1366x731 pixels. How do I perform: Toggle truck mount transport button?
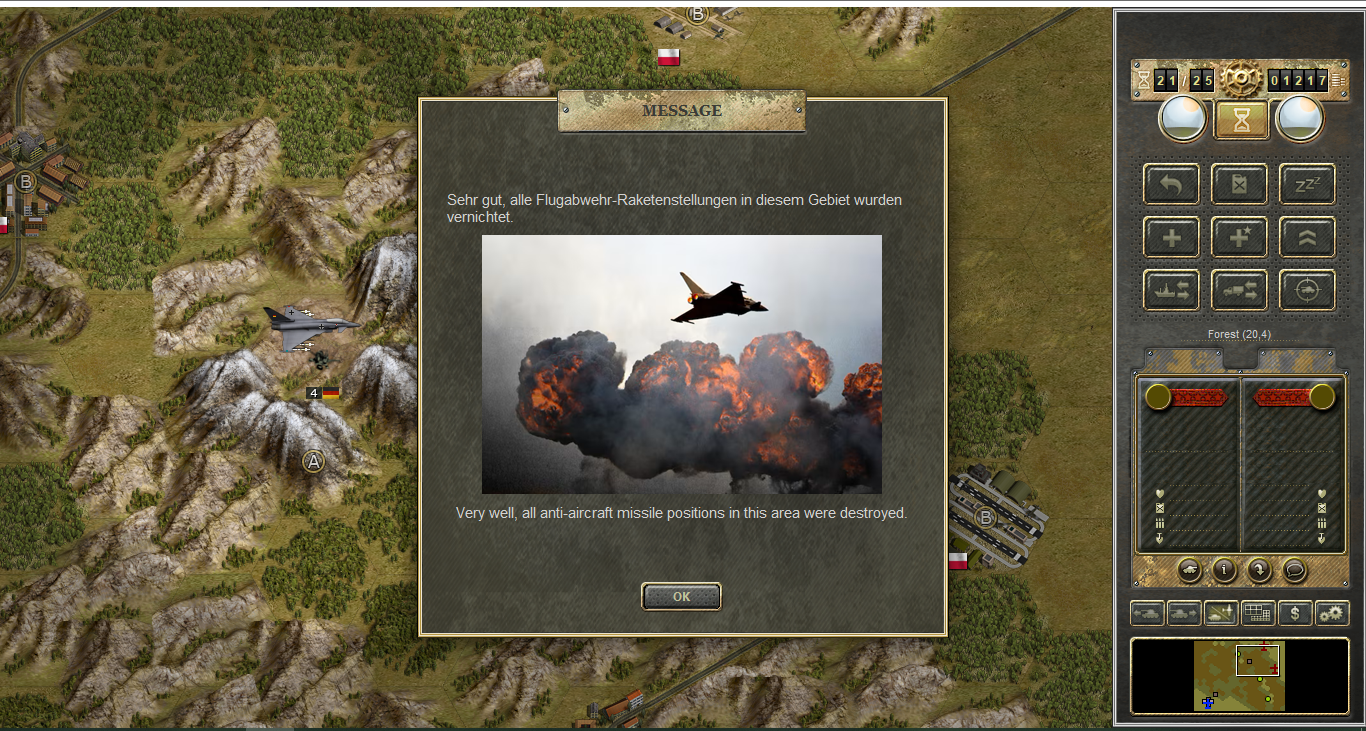(1239, 291)
